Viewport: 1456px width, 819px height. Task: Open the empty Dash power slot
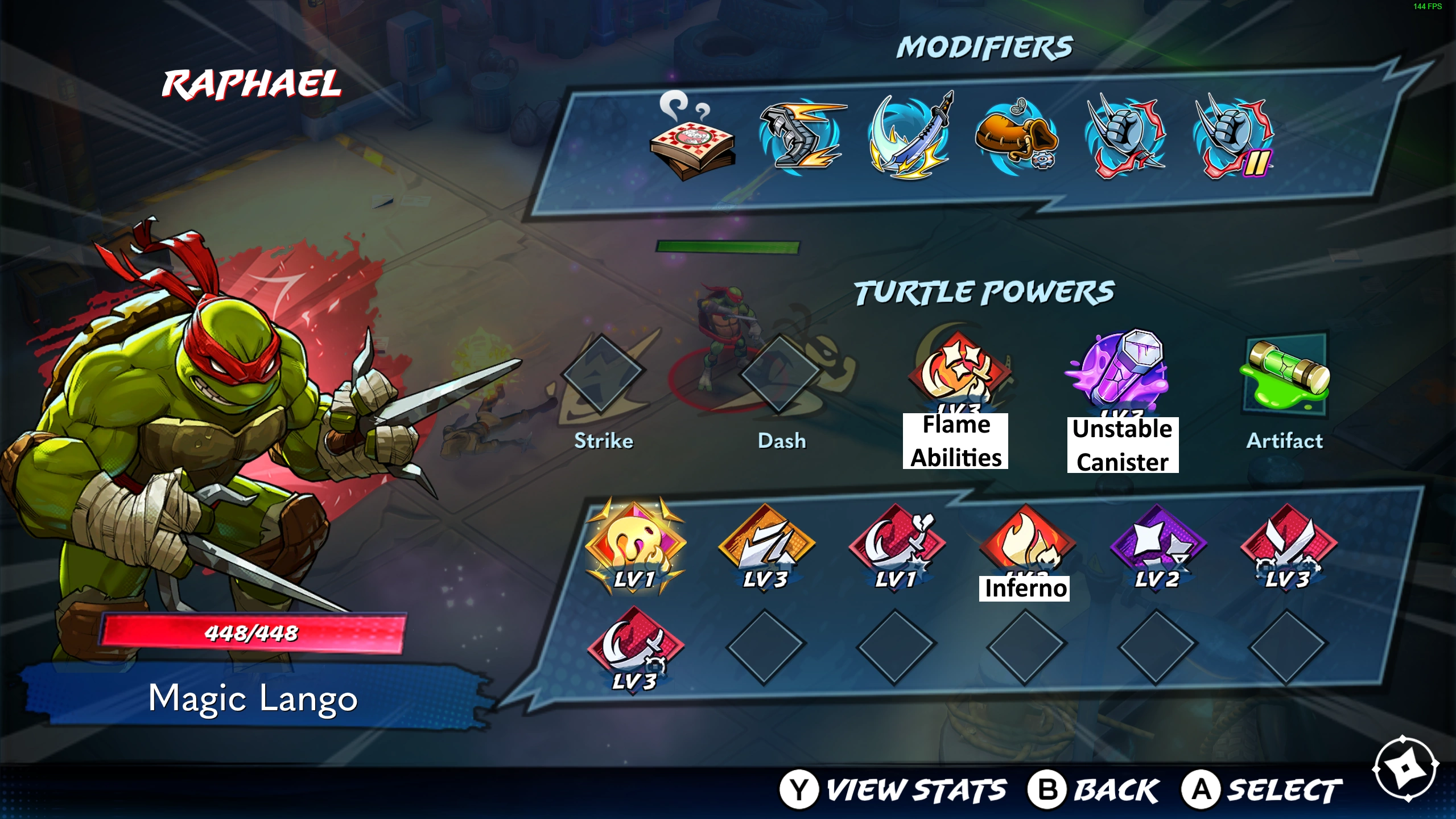coord(781,373)
